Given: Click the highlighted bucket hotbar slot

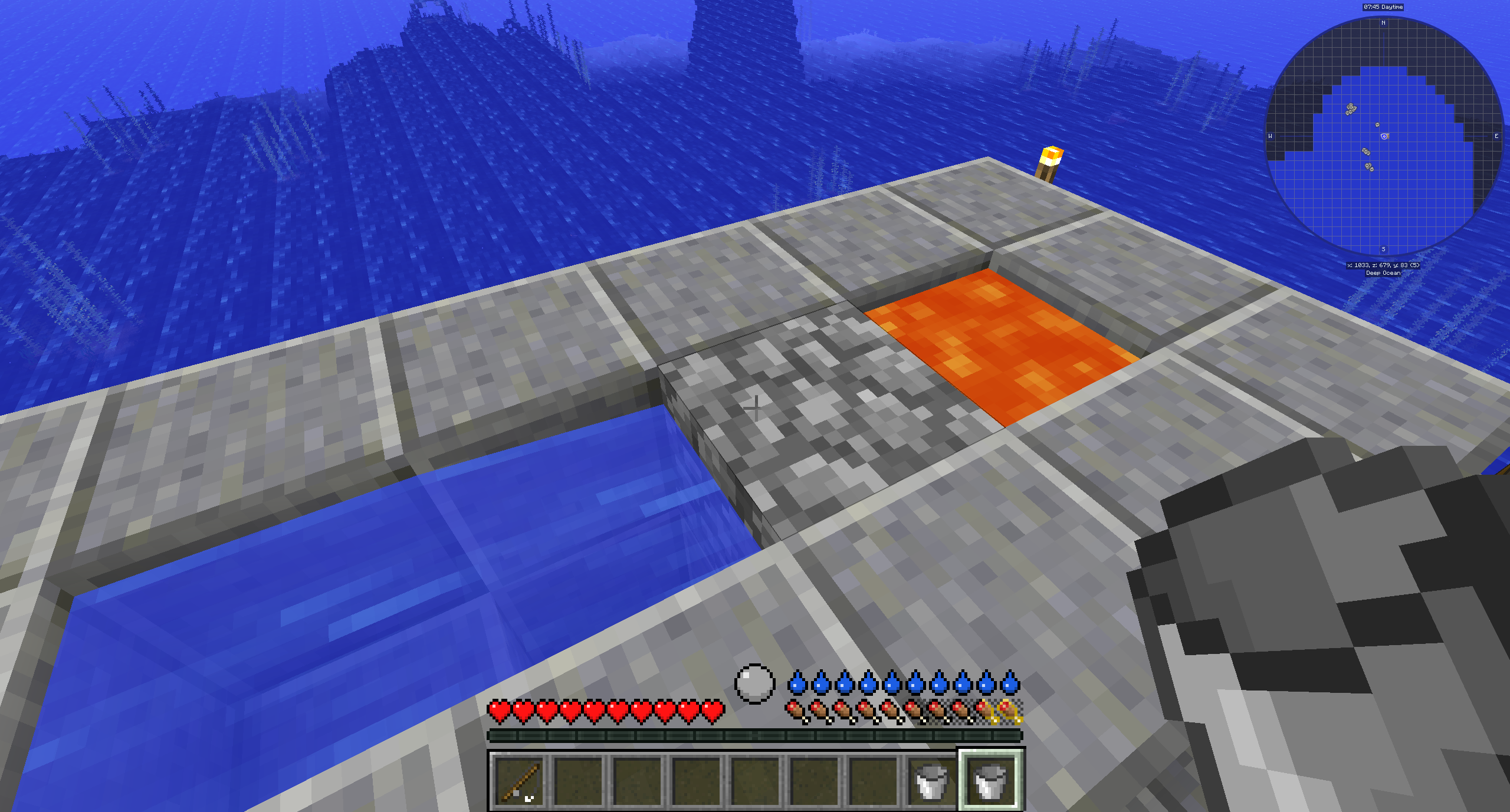Looking at the screenshot, I should 990,781.
